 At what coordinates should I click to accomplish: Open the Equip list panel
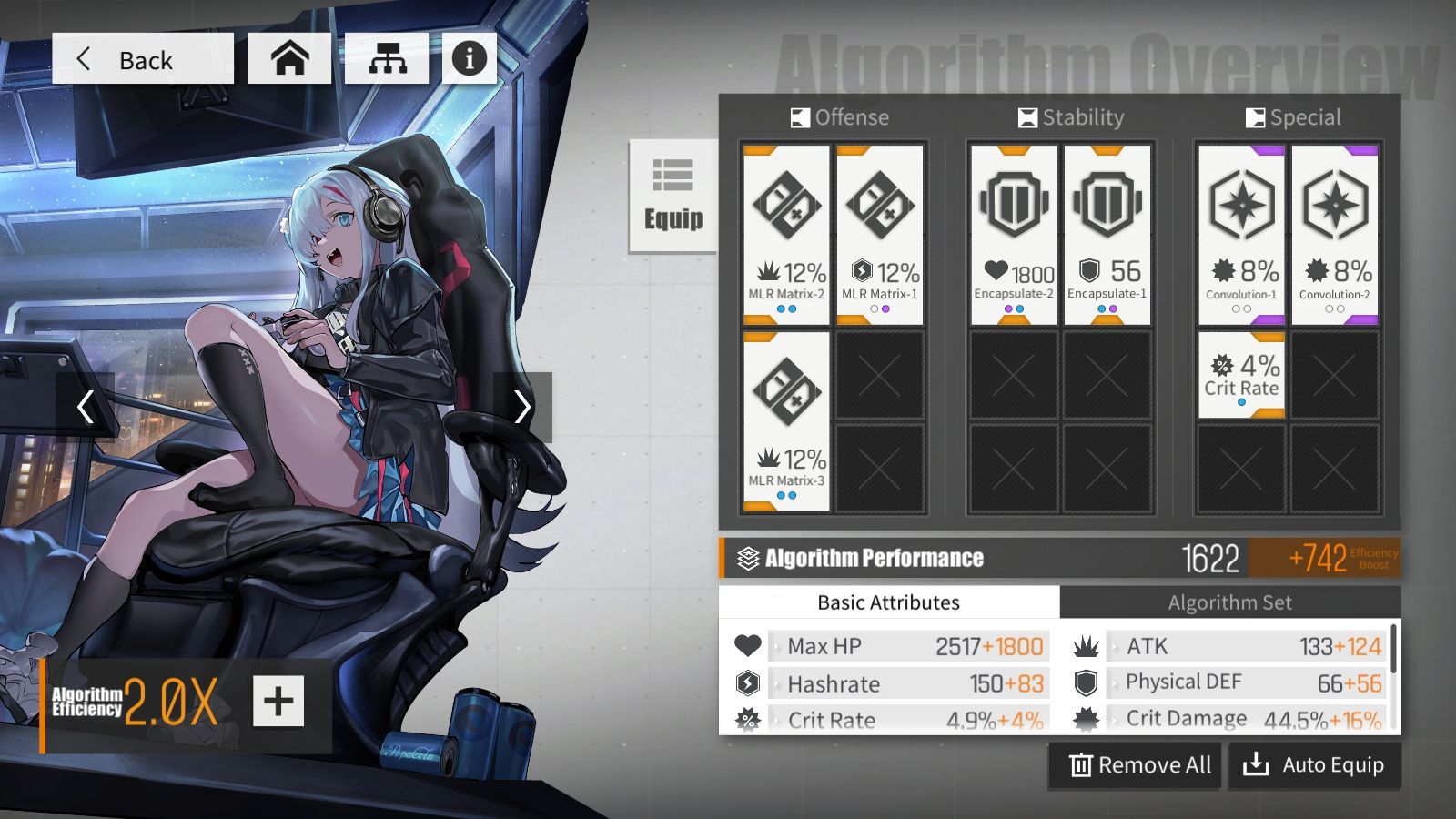pyautogui.click(x=673, y=196)
